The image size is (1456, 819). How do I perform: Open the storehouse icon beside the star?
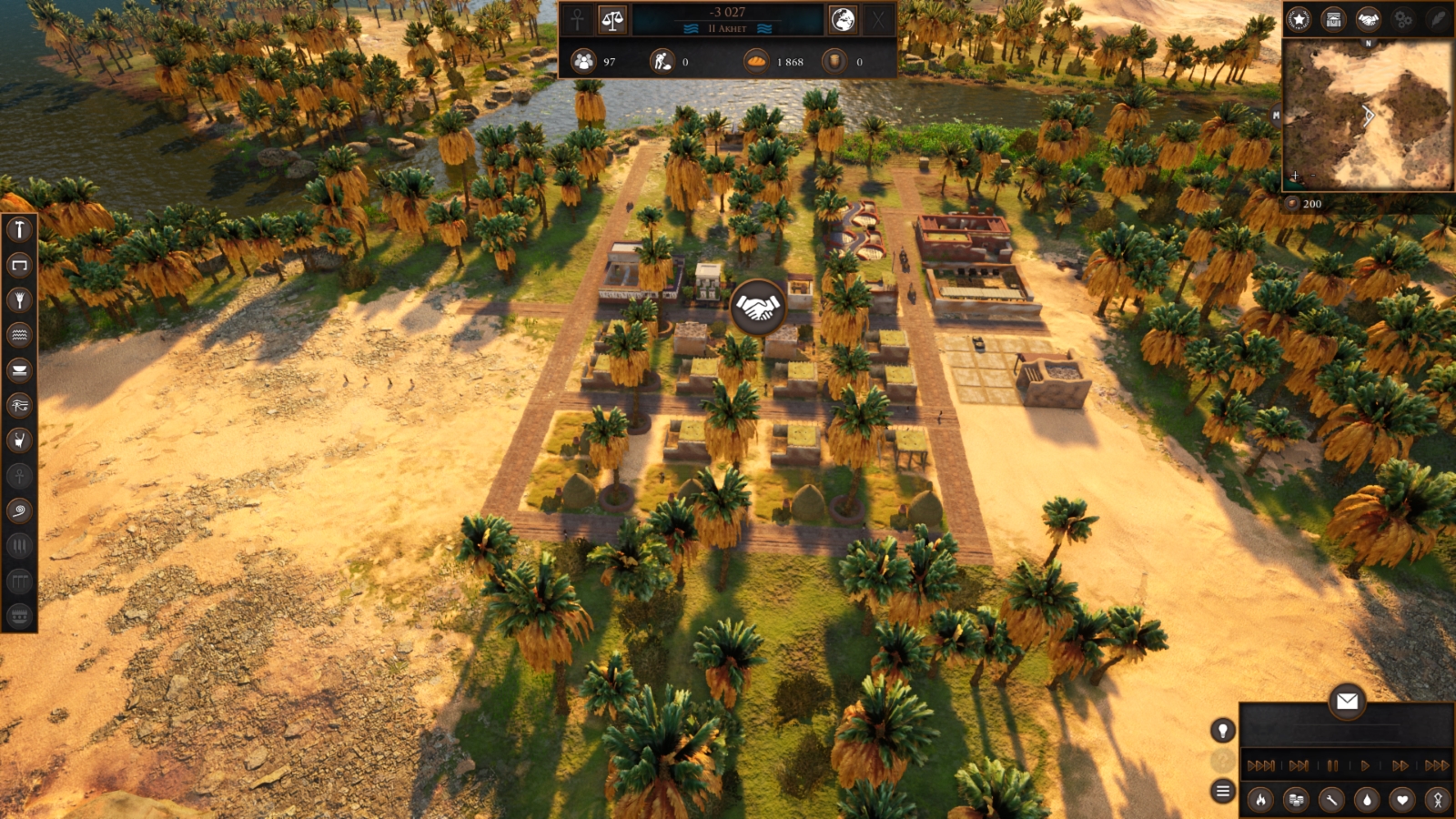pos(1333,19)
